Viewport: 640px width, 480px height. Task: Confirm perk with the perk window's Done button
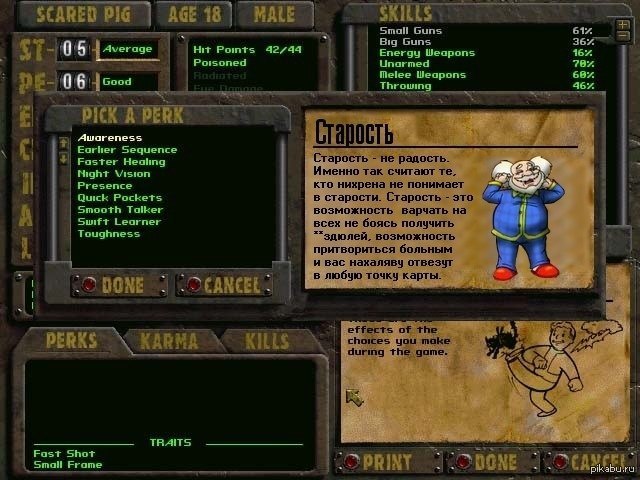pos(113,285)
